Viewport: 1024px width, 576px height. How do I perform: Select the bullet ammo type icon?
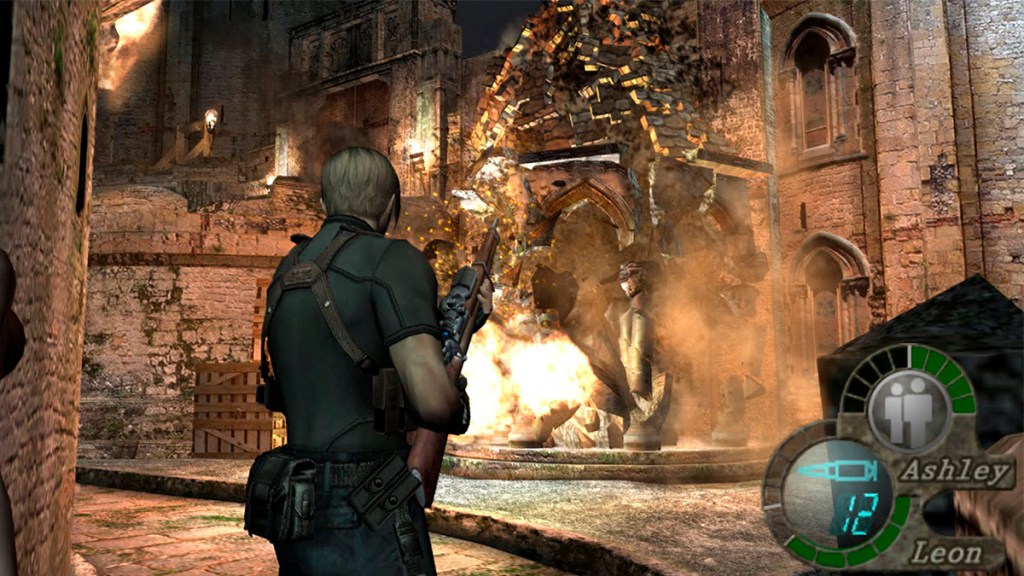pyautogui.click(x=837, y=470)
